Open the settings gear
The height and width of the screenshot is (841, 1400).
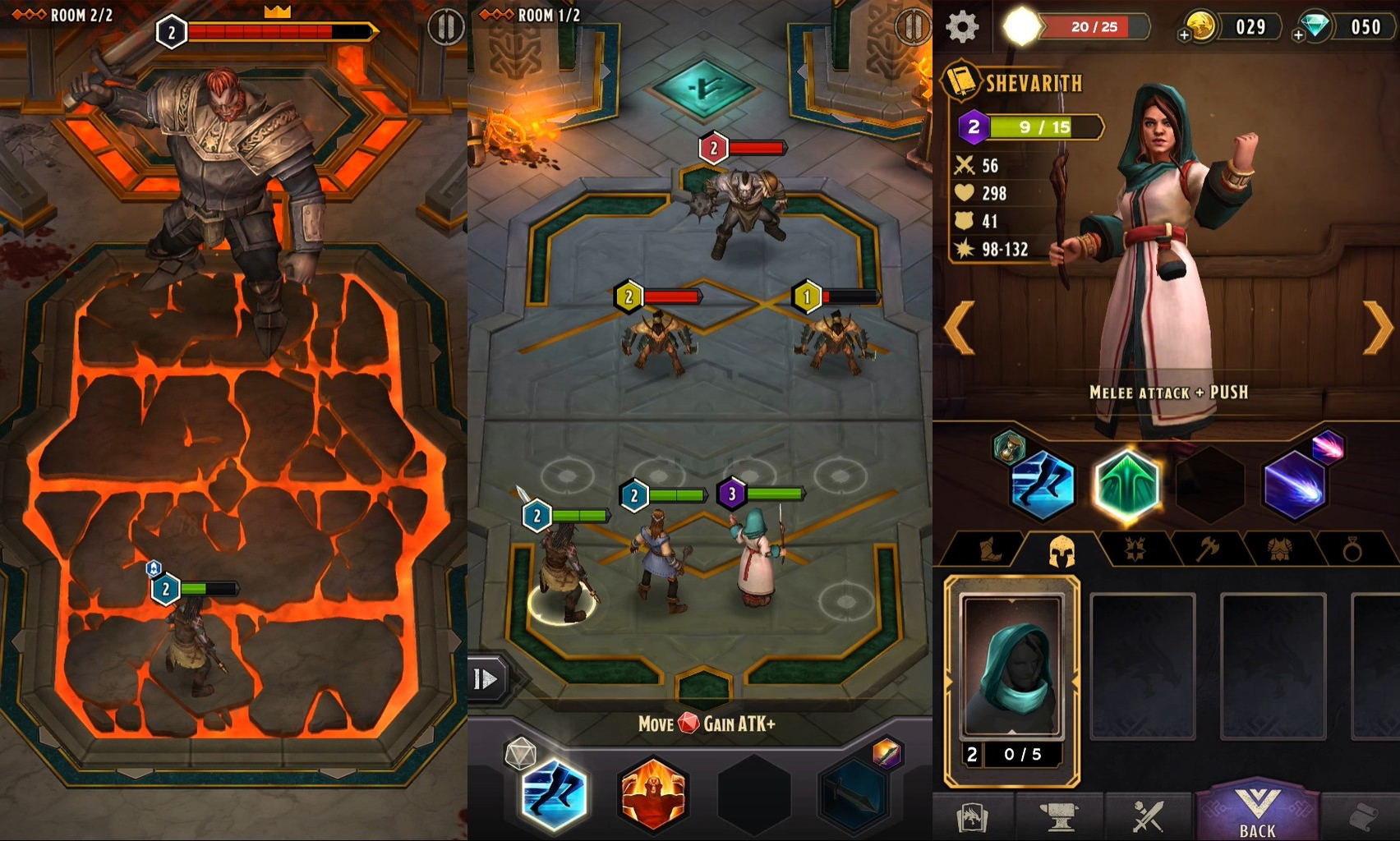pos(962,27)
